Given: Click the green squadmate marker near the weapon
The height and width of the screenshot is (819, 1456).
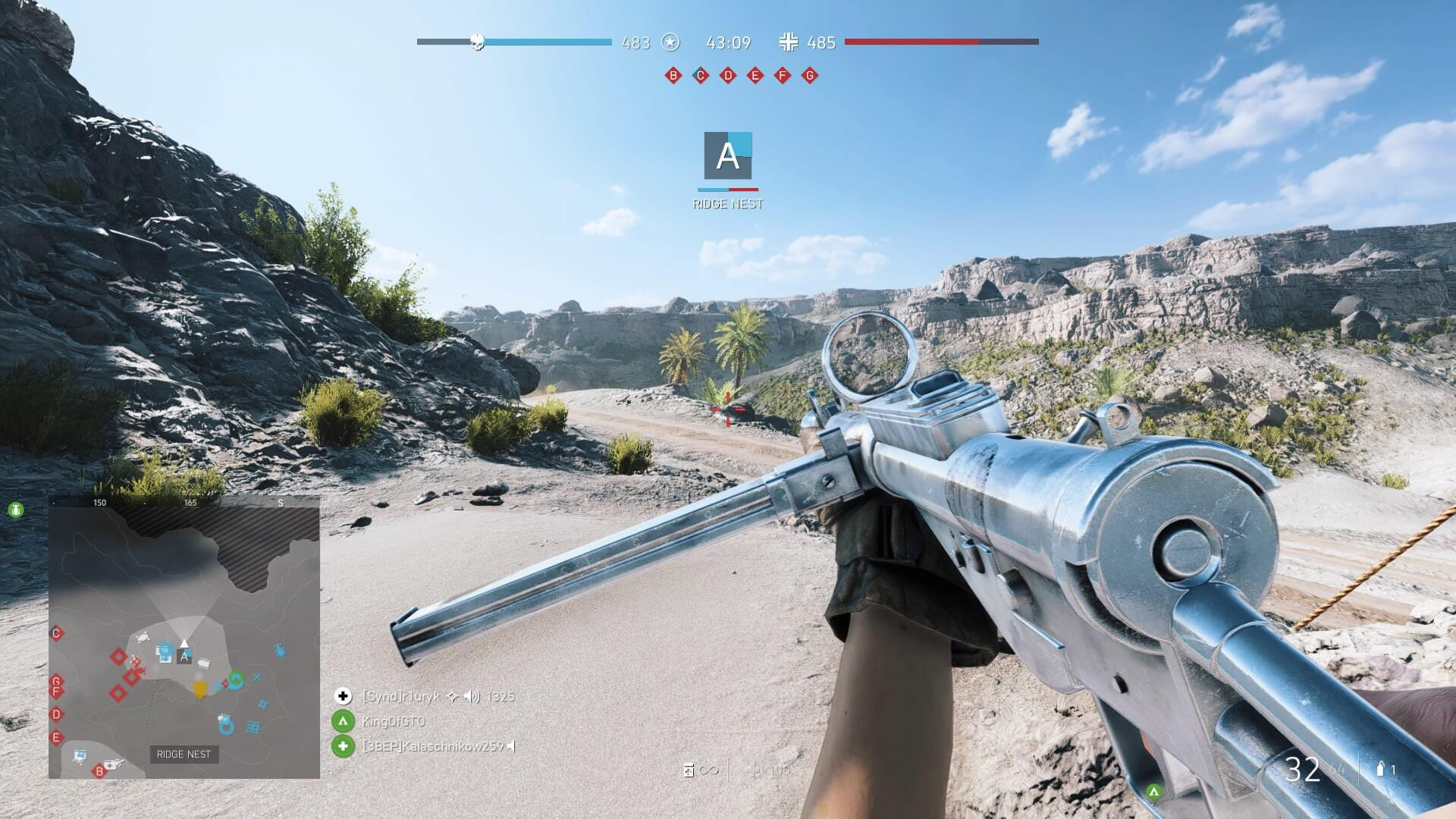Looking at the screenshot, I should click(x=1153, y=792).
